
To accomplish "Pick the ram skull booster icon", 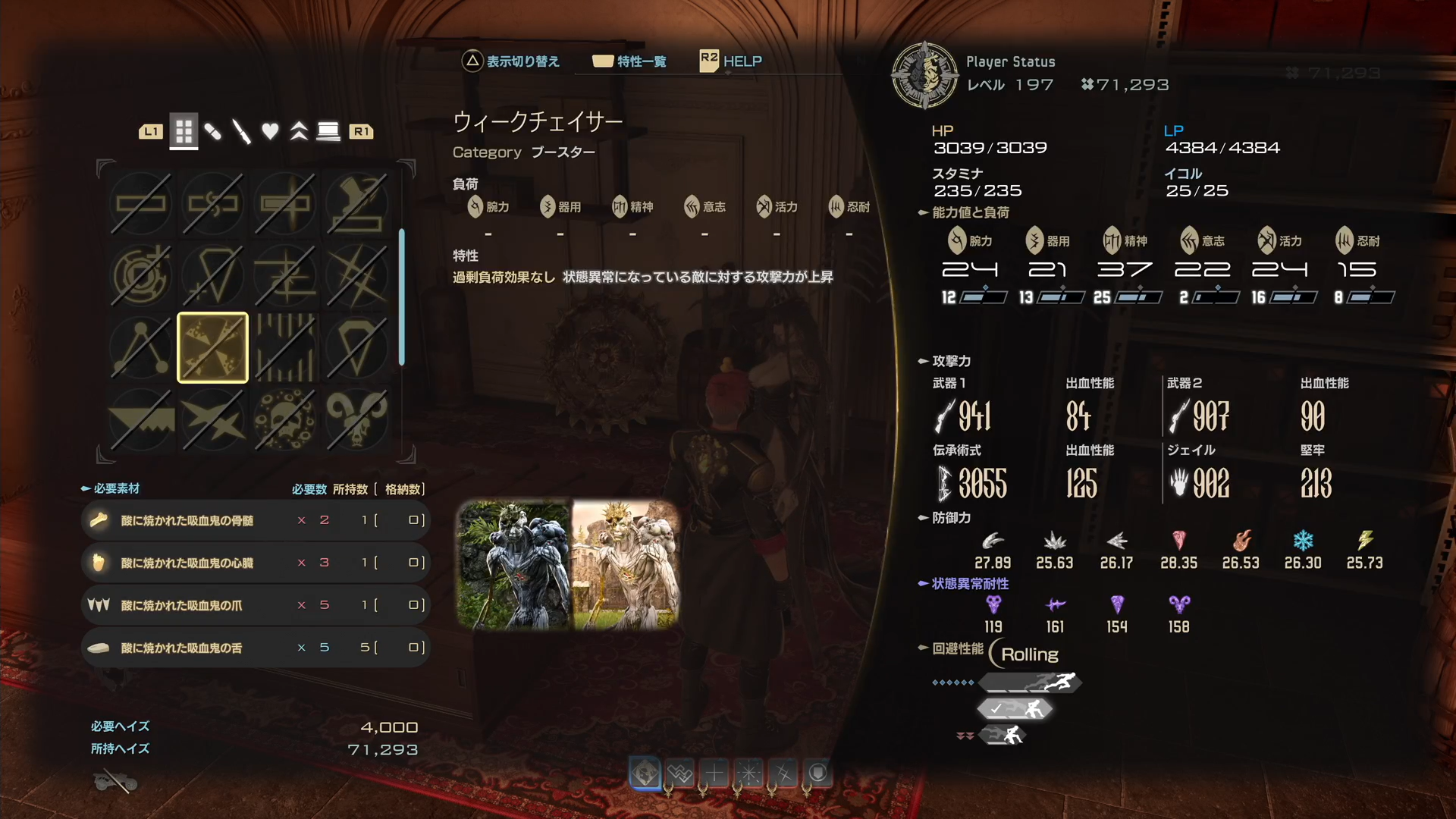I will coord(356,419).
